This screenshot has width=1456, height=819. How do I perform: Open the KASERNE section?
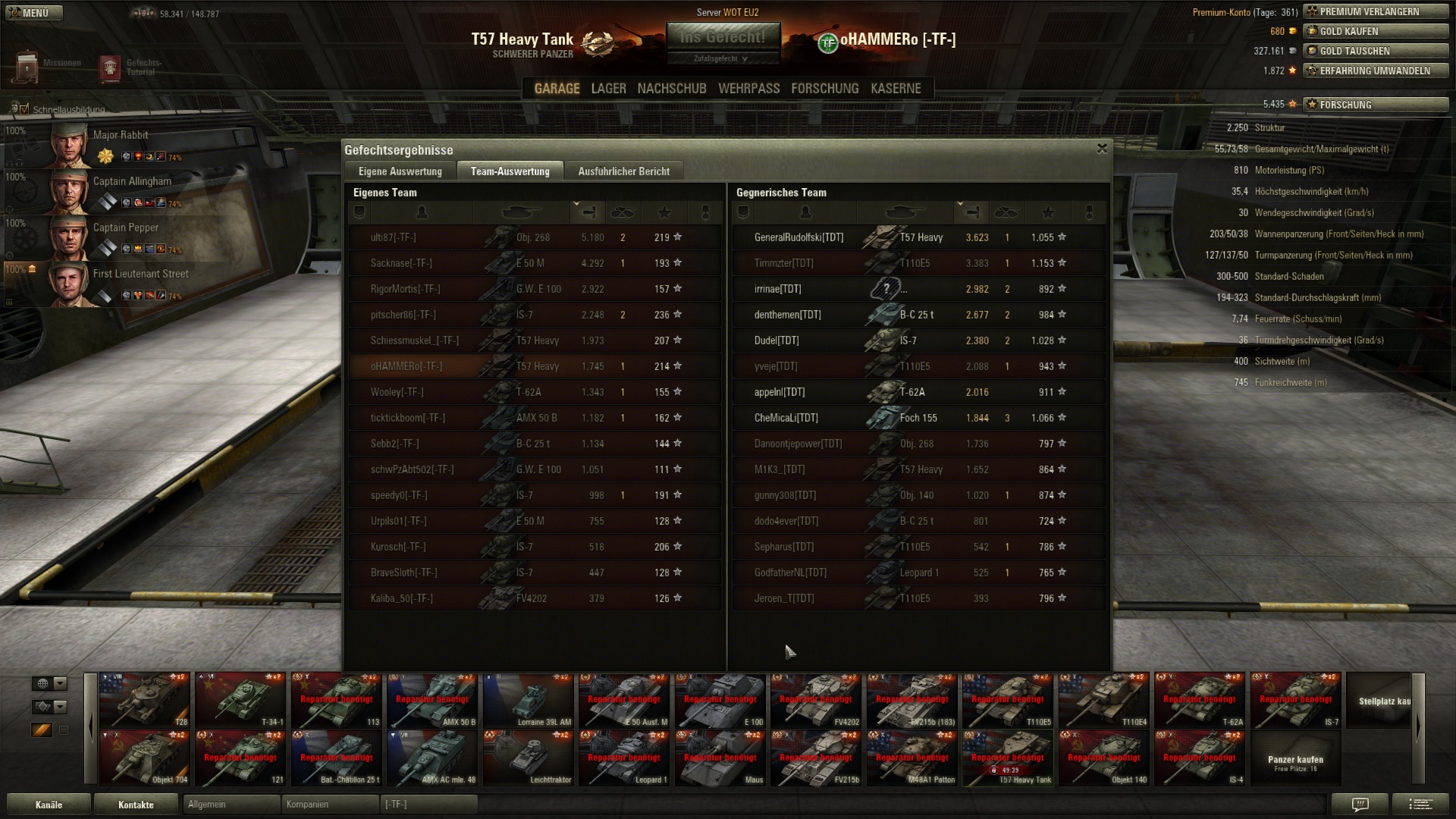pos(896,89)
